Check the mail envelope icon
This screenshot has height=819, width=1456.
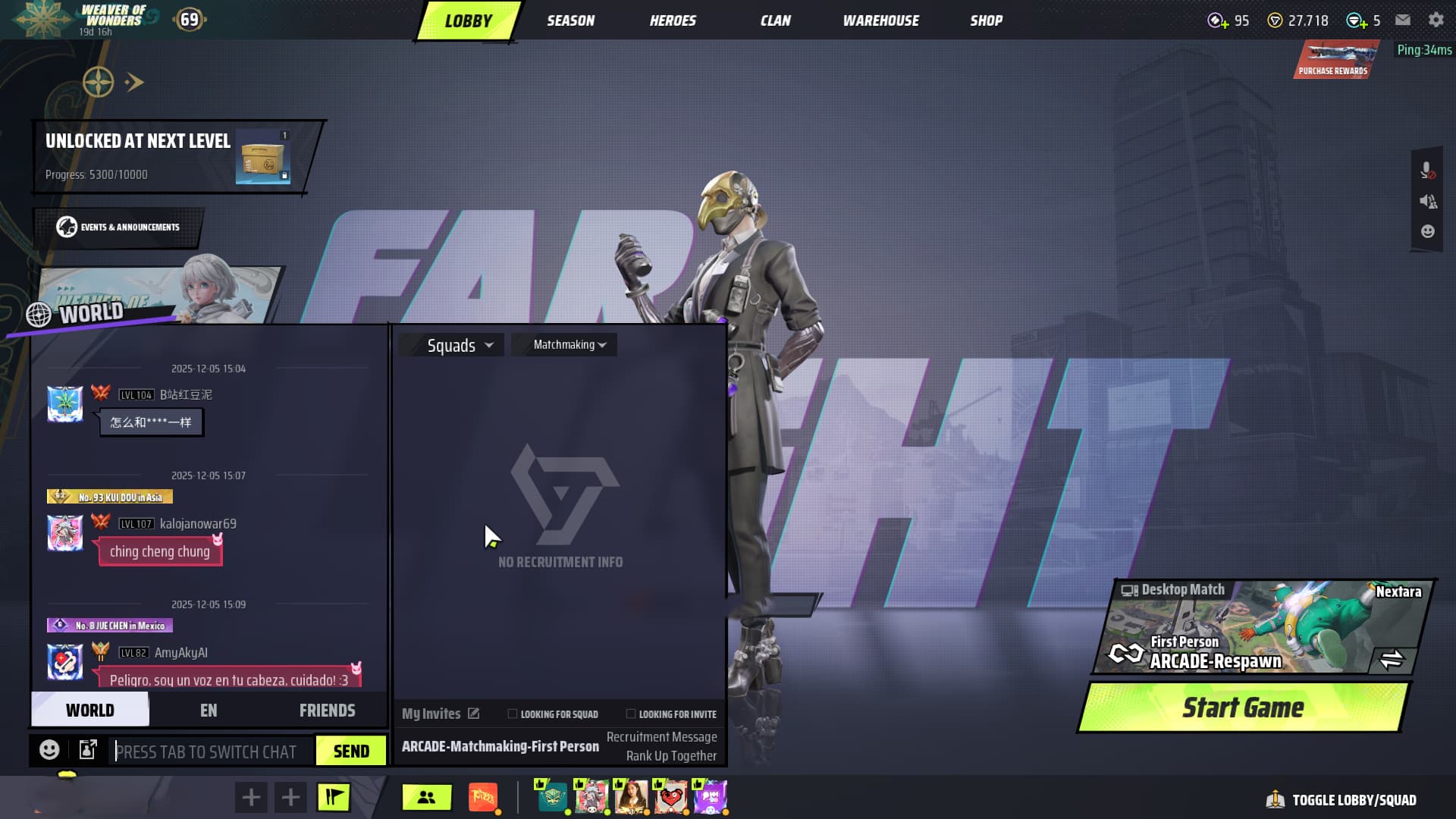(x=1403, y=20)
